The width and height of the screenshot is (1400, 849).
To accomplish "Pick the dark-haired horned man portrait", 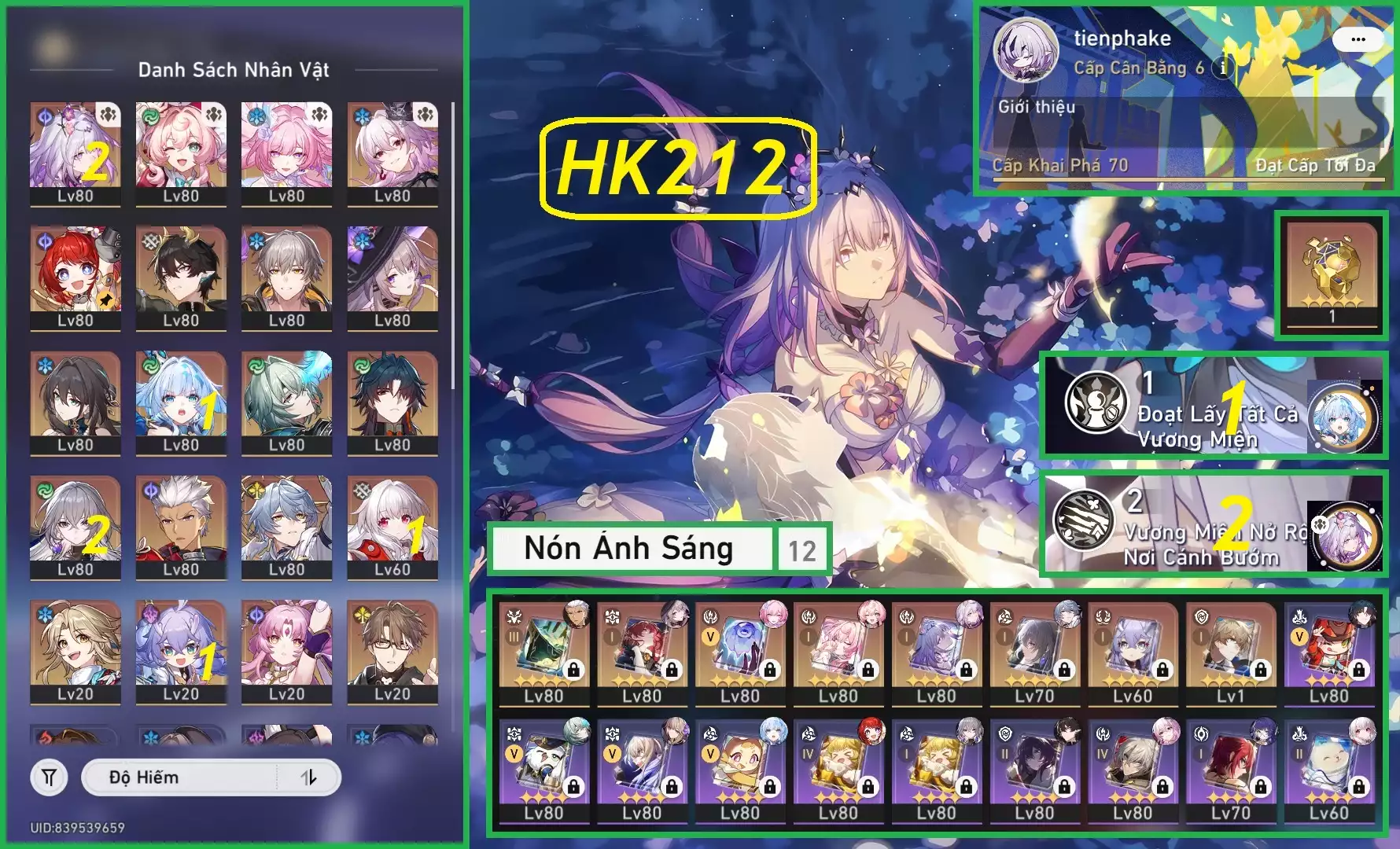I will (181, 277).
